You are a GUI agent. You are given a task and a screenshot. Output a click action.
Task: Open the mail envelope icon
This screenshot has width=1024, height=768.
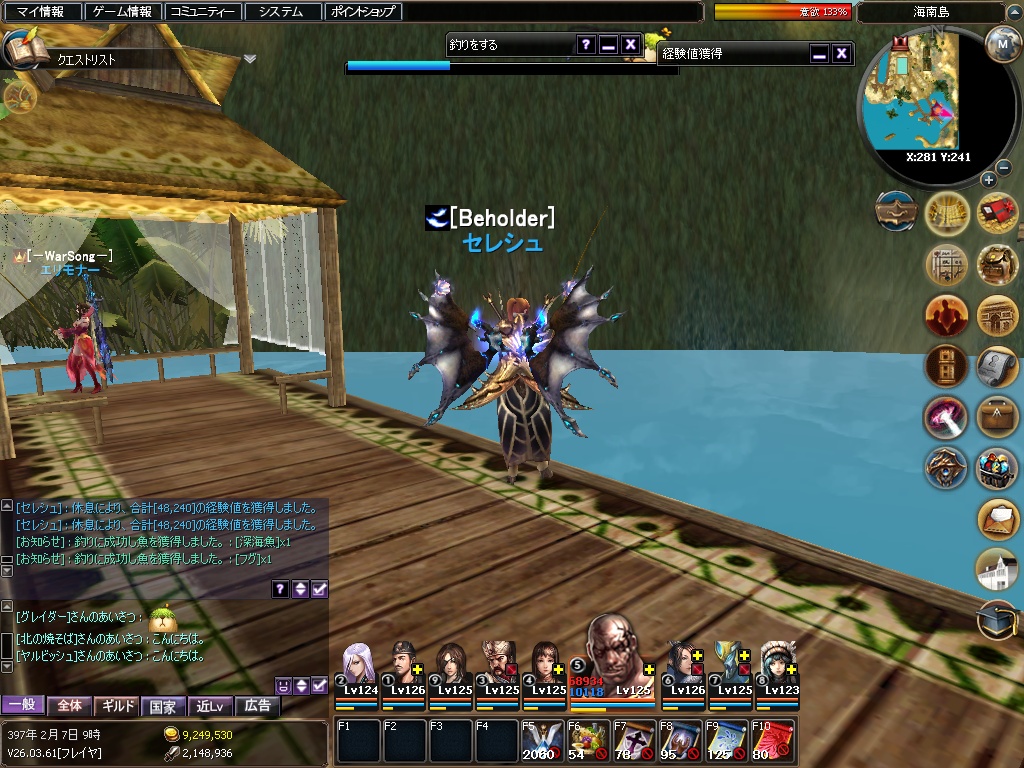pyautogui.click(x=996, y=518)
